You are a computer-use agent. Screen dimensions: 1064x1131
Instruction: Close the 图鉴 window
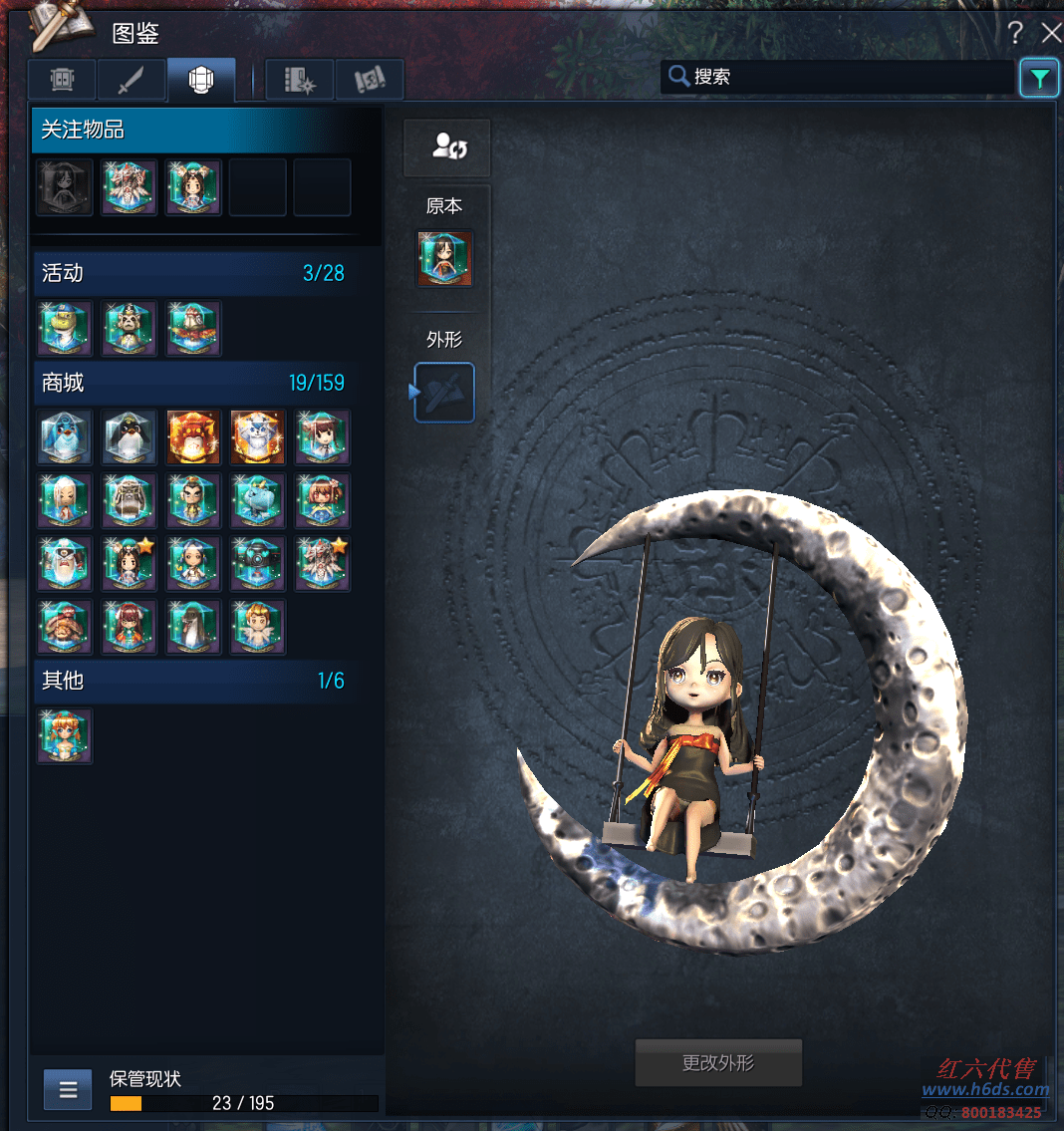(1051, 33)
